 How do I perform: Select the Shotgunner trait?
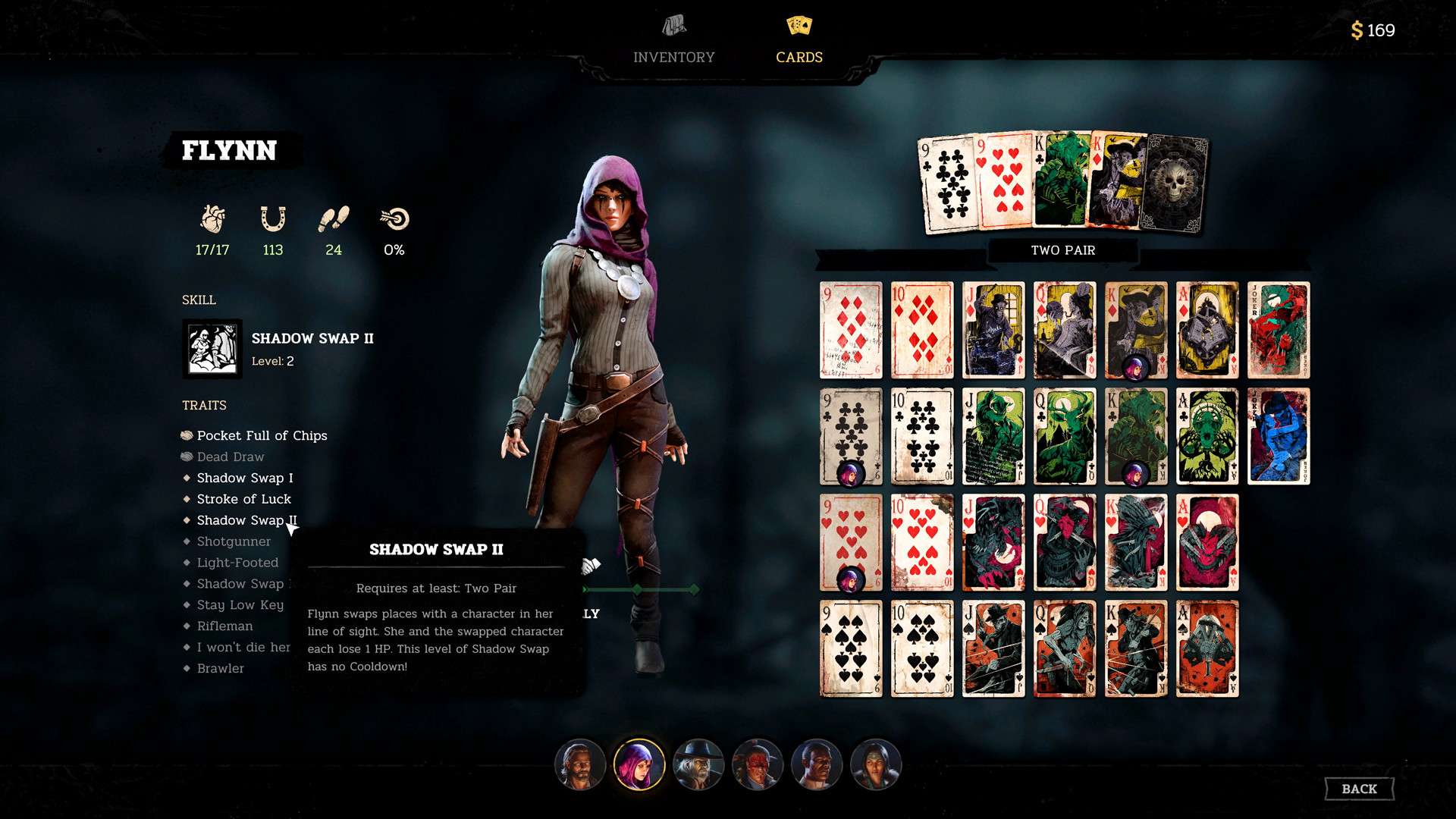click(x=234, y=541)
